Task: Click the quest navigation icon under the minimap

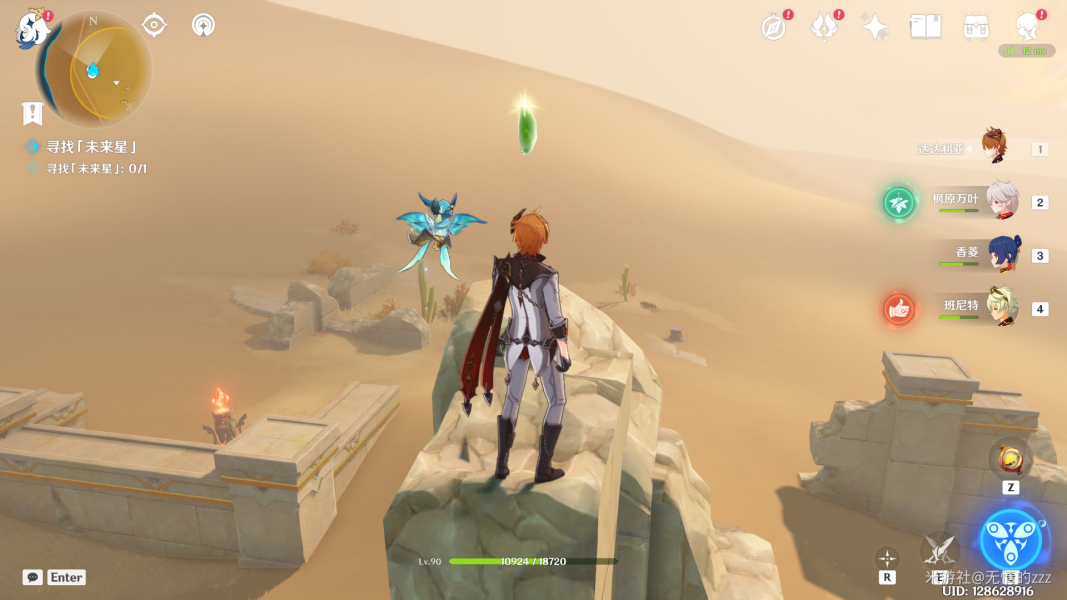Action: click(x=32, y=113)
